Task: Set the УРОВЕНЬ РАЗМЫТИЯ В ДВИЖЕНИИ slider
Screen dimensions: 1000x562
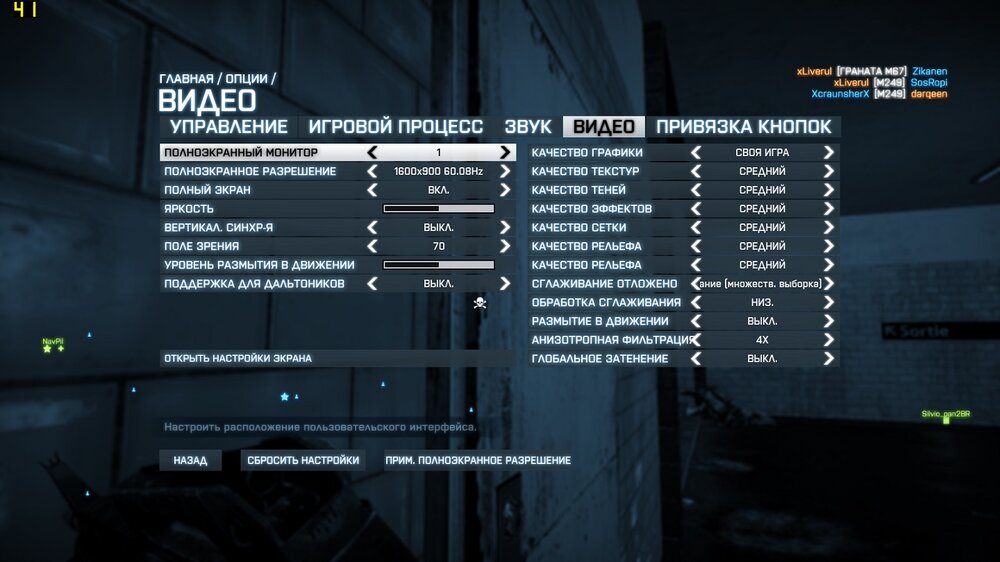Action: click(x=439, y=265)
